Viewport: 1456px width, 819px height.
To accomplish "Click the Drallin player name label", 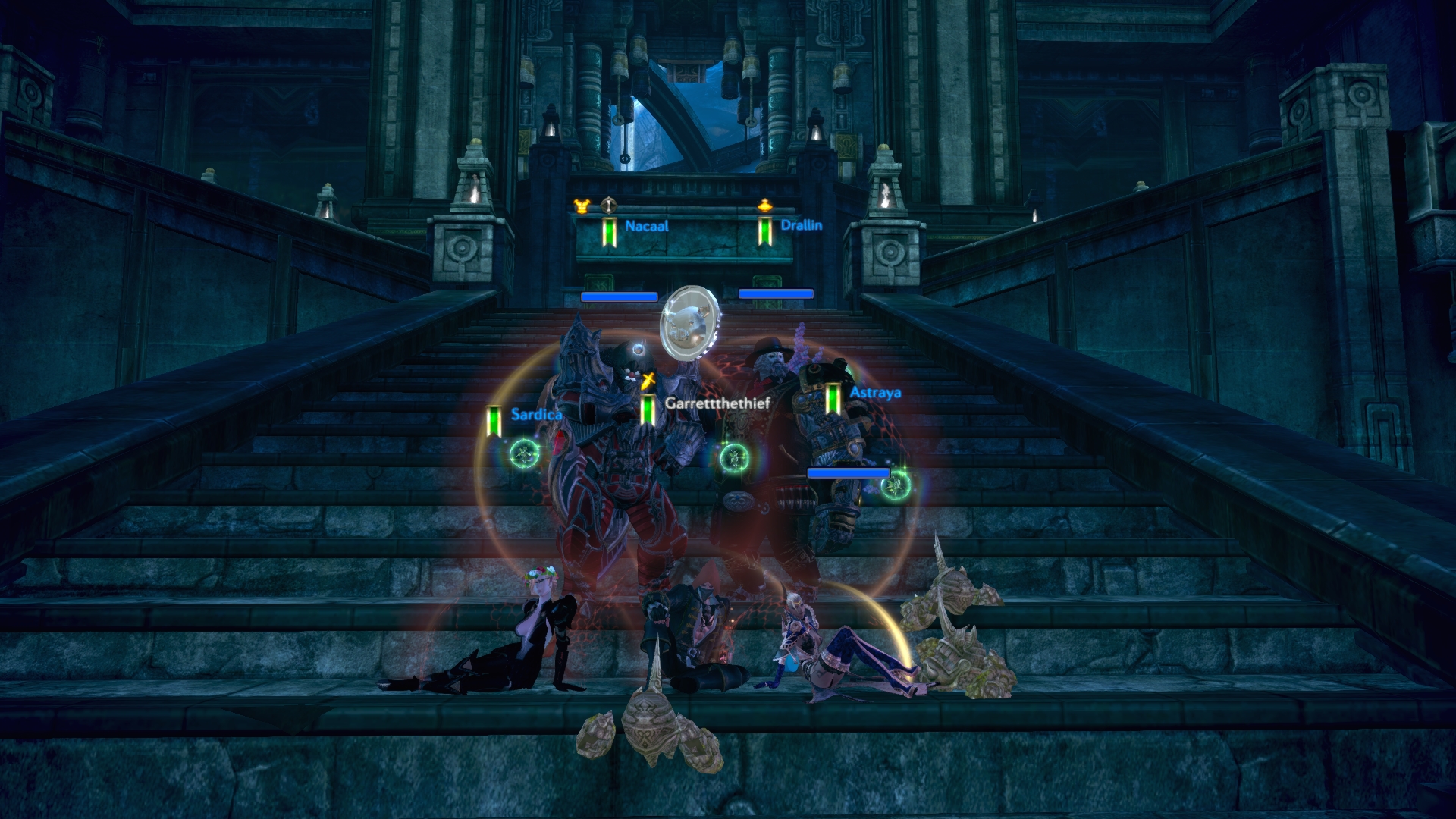I will pyautogui.click(x=801, y=225).
